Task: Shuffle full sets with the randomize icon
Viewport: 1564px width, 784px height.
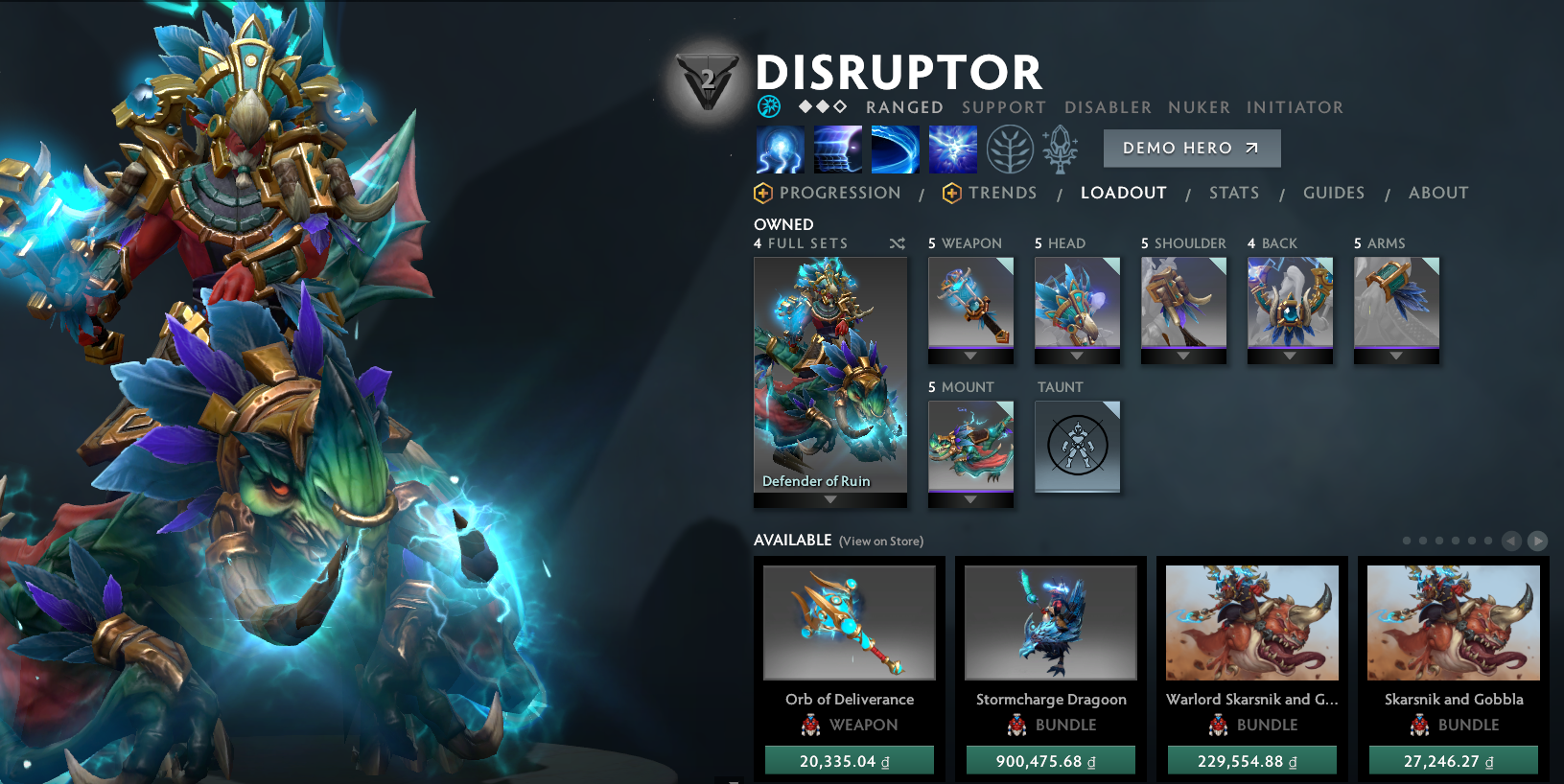Action: click(x=898, y=243)
